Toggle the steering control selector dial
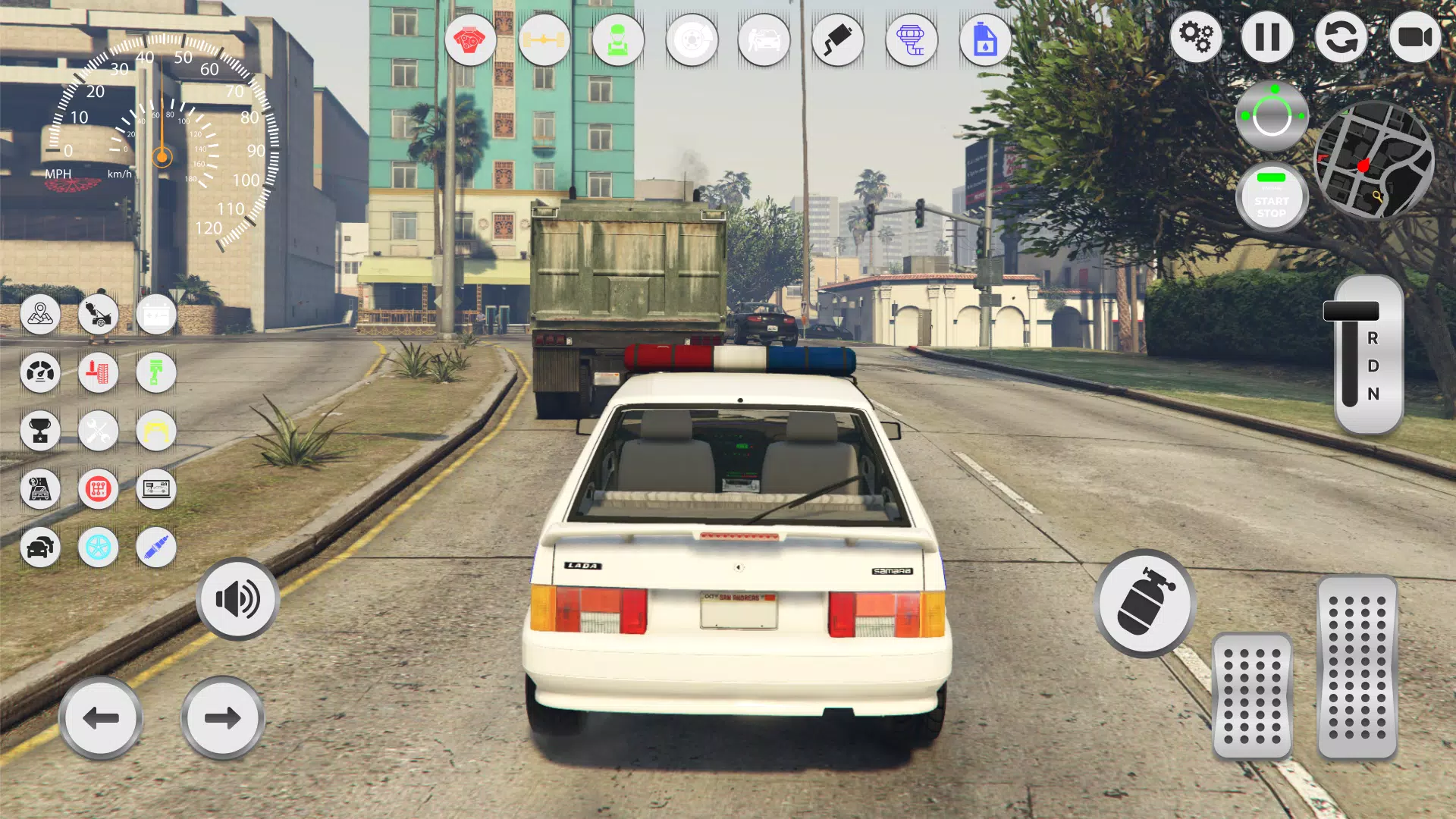 tap(1272, 115)
